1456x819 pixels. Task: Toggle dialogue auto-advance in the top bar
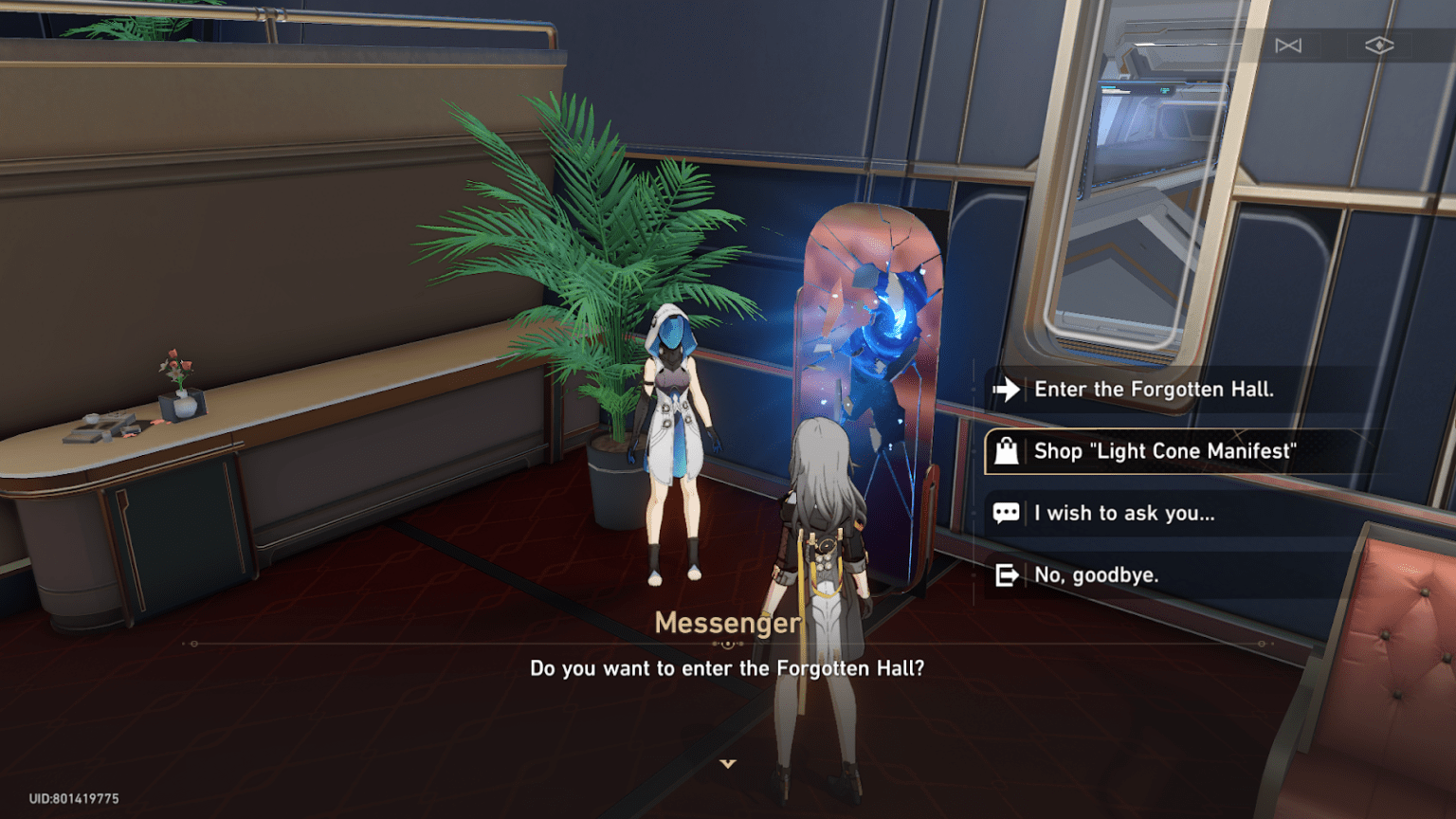(x=1289, y=45)
